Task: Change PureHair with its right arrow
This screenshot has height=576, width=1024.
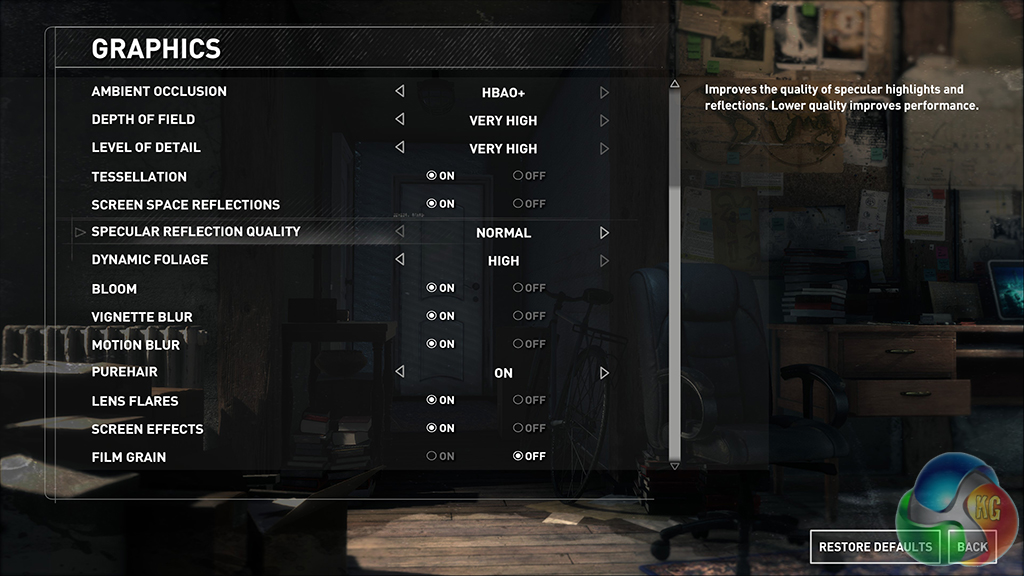Action: click(x=604, y=373)
